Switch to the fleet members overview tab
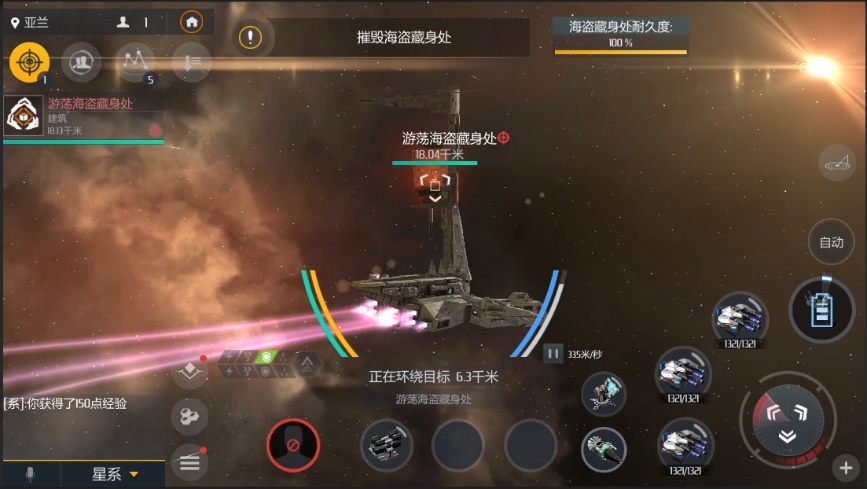867x489 pixels. pos(81,62)
